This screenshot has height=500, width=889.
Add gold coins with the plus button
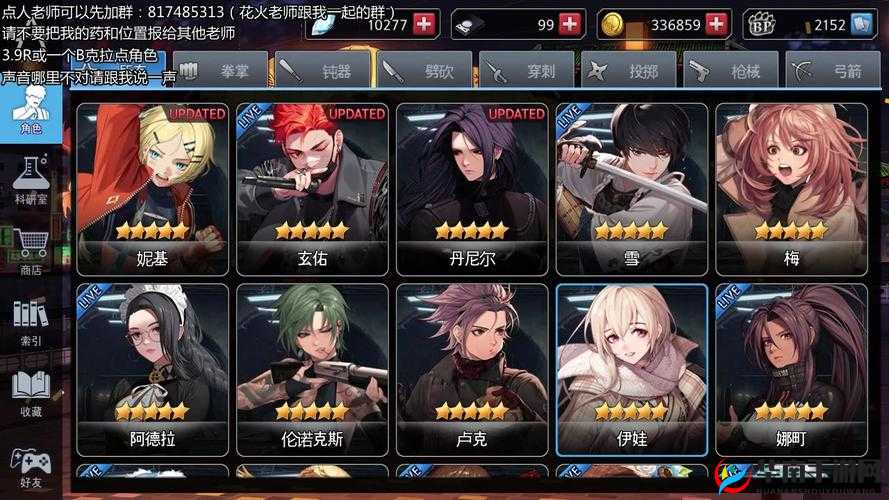tap(718, 24)
